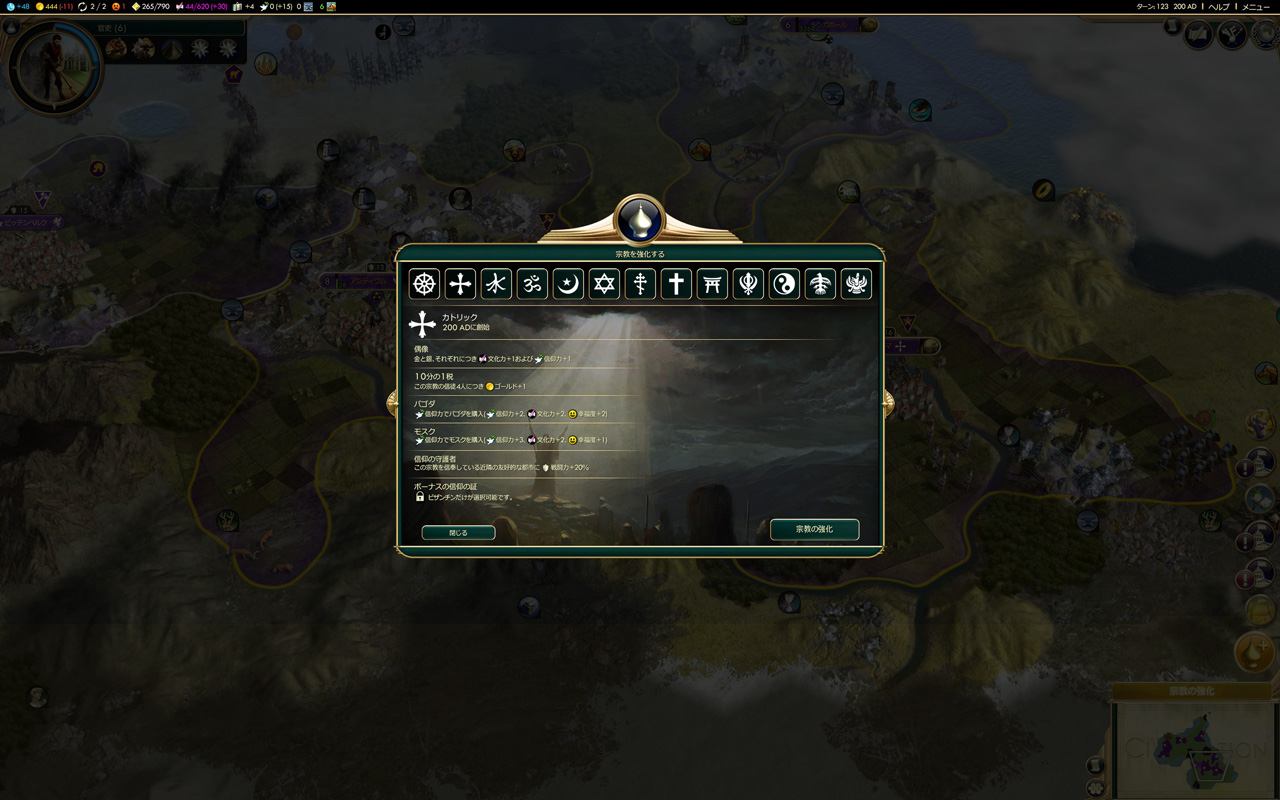The width and height of the screenshot is (1280, 800).
Task: Select the Protestant Latin cross icon
Action: pyautogui.click(x=676, y=284)
